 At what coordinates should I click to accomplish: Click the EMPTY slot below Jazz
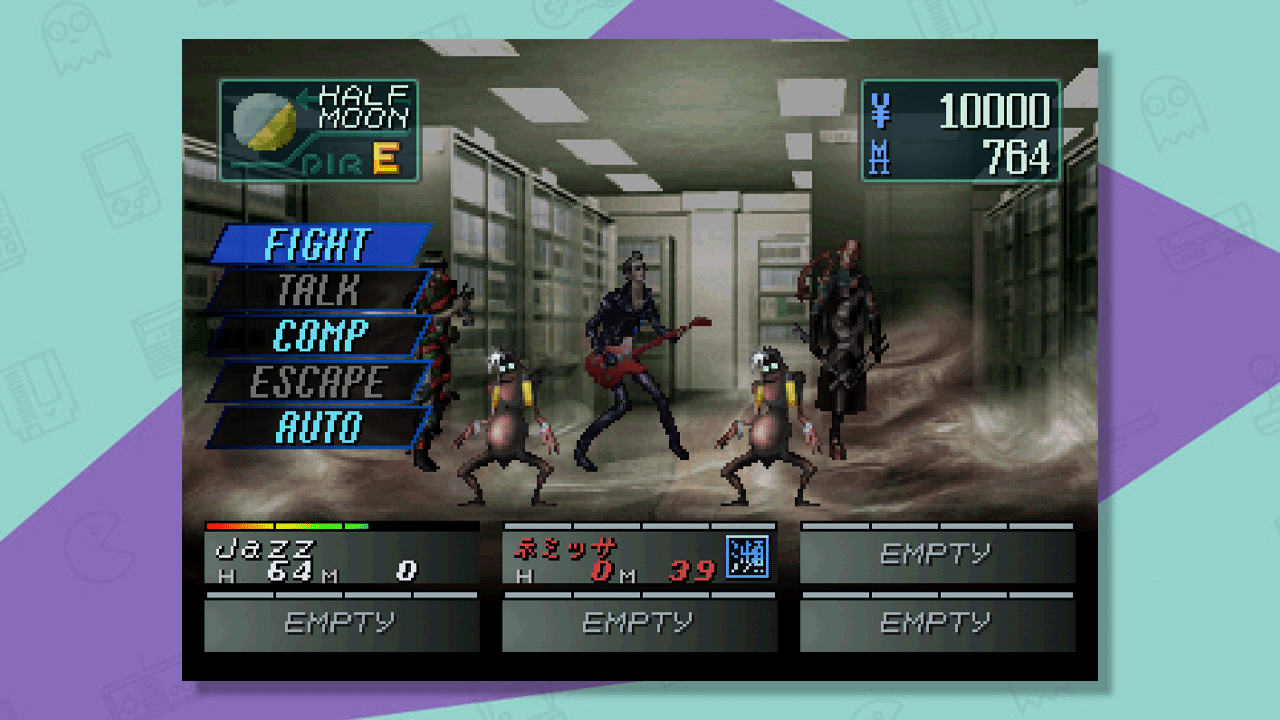pos(342,622)
